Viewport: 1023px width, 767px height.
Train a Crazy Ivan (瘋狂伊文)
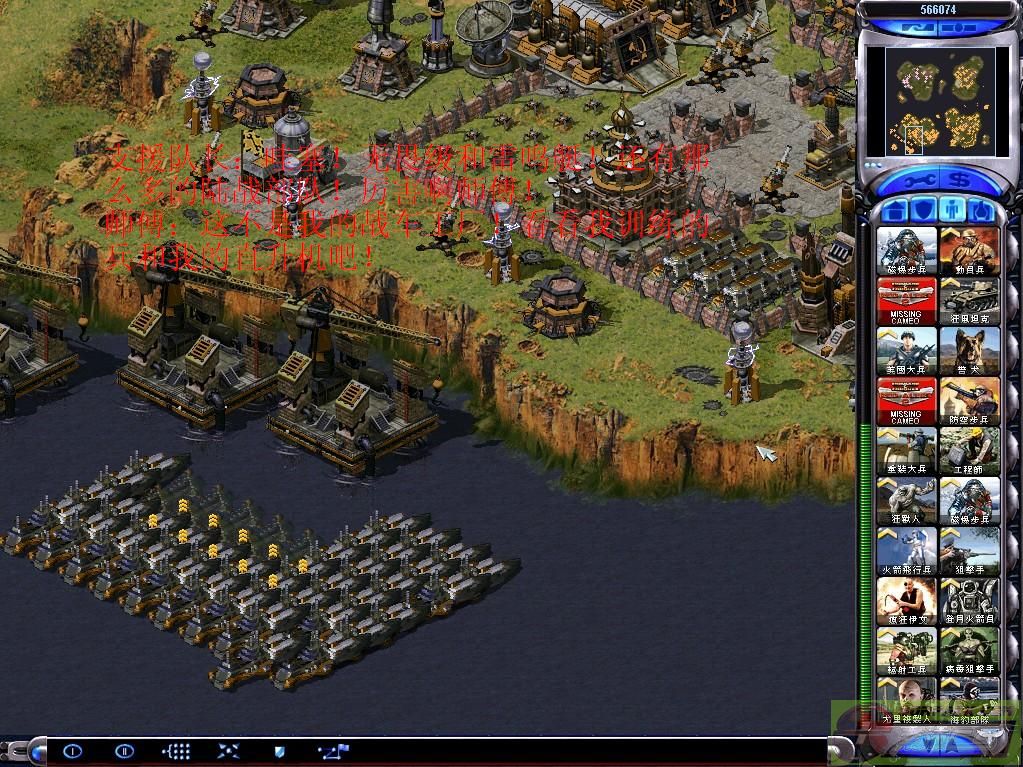(x=908, y=601)
